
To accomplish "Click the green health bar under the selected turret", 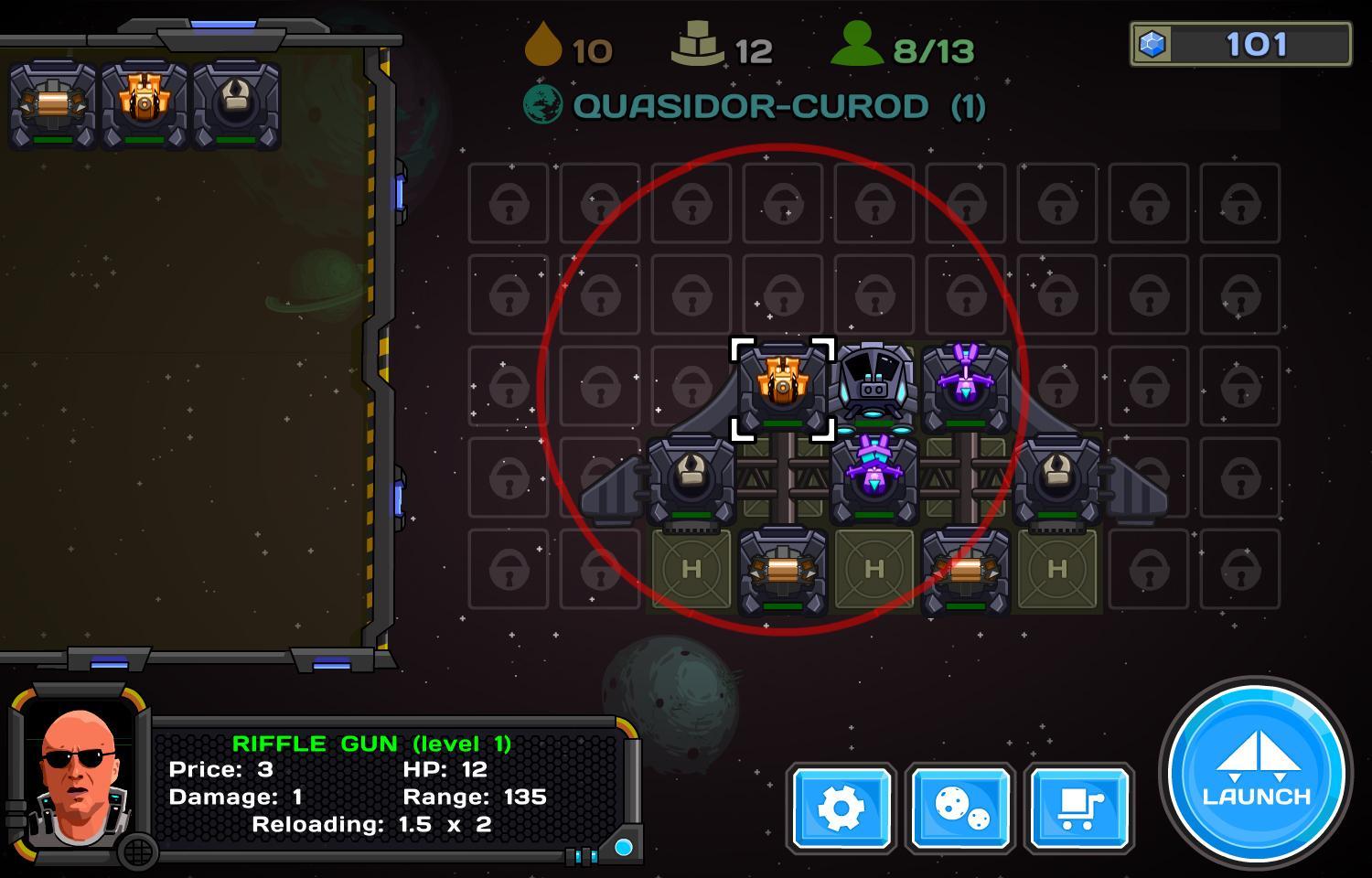I will [x=780, y=424].
